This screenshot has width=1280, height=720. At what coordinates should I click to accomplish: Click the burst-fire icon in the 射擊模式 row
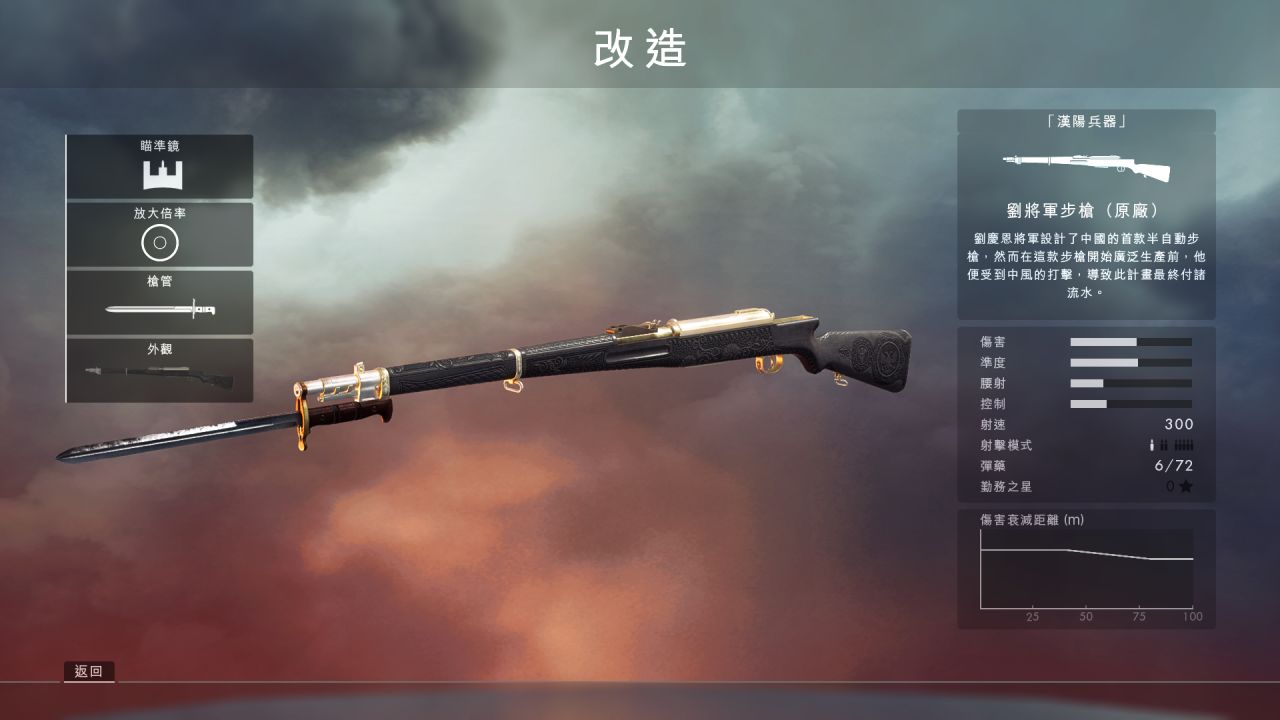(x=1164, y=446)
